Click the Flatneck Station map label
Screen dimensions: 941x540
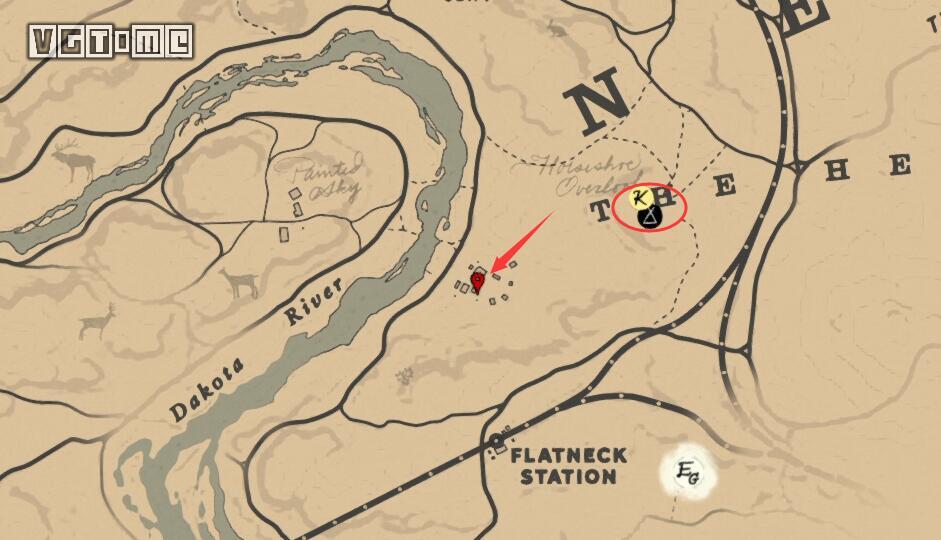coord(568,465)
